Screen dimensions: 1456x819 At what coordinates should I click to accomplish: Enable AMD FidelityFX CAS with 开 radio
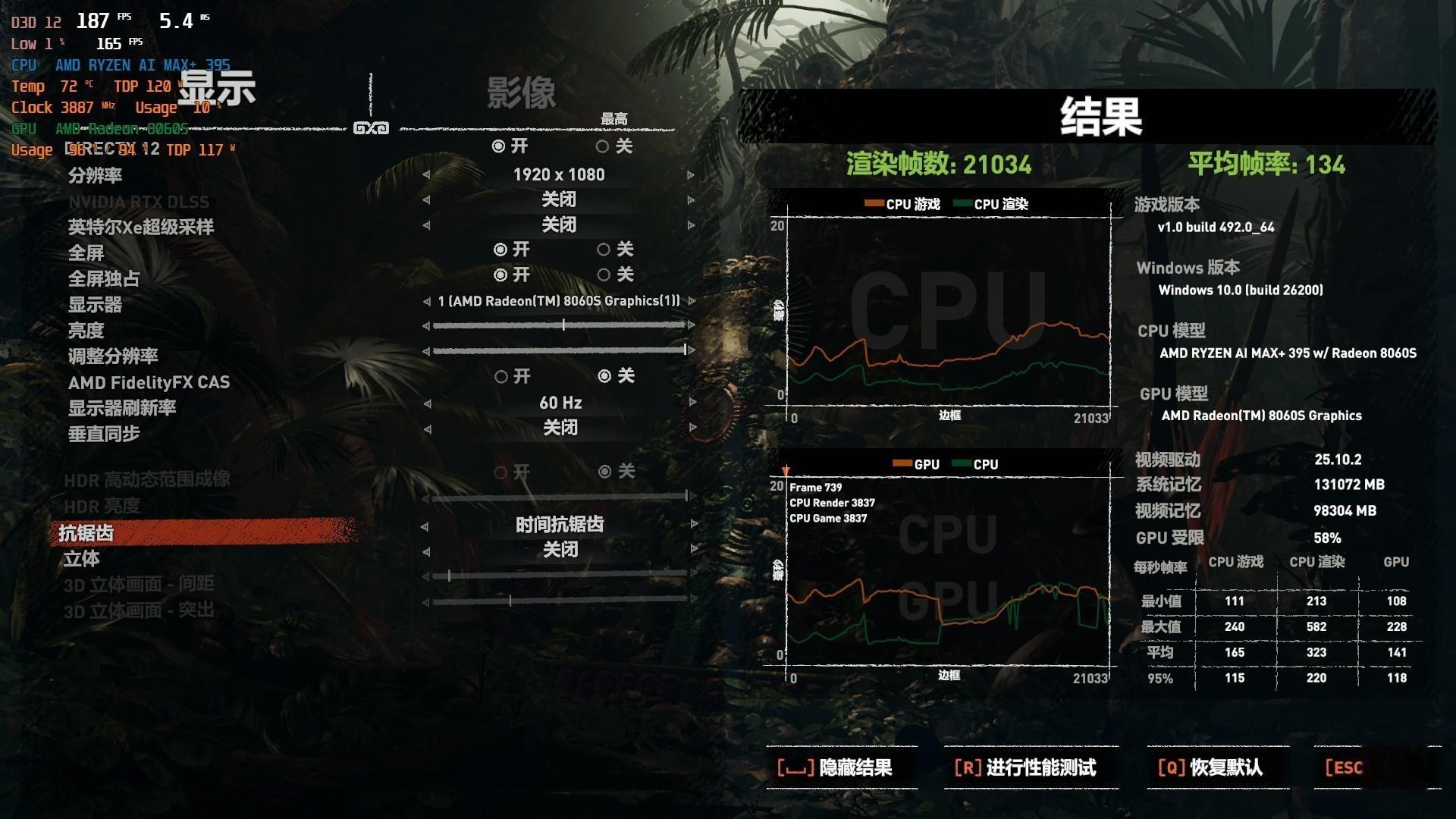click(500, 376)
